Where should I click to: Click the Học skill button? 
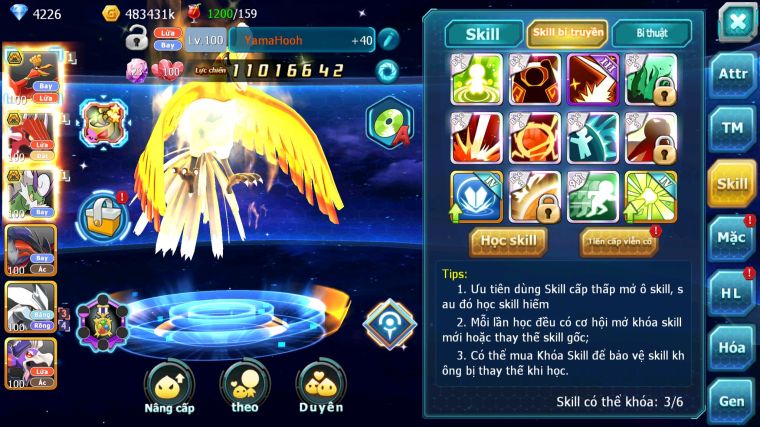pos(510,241)
